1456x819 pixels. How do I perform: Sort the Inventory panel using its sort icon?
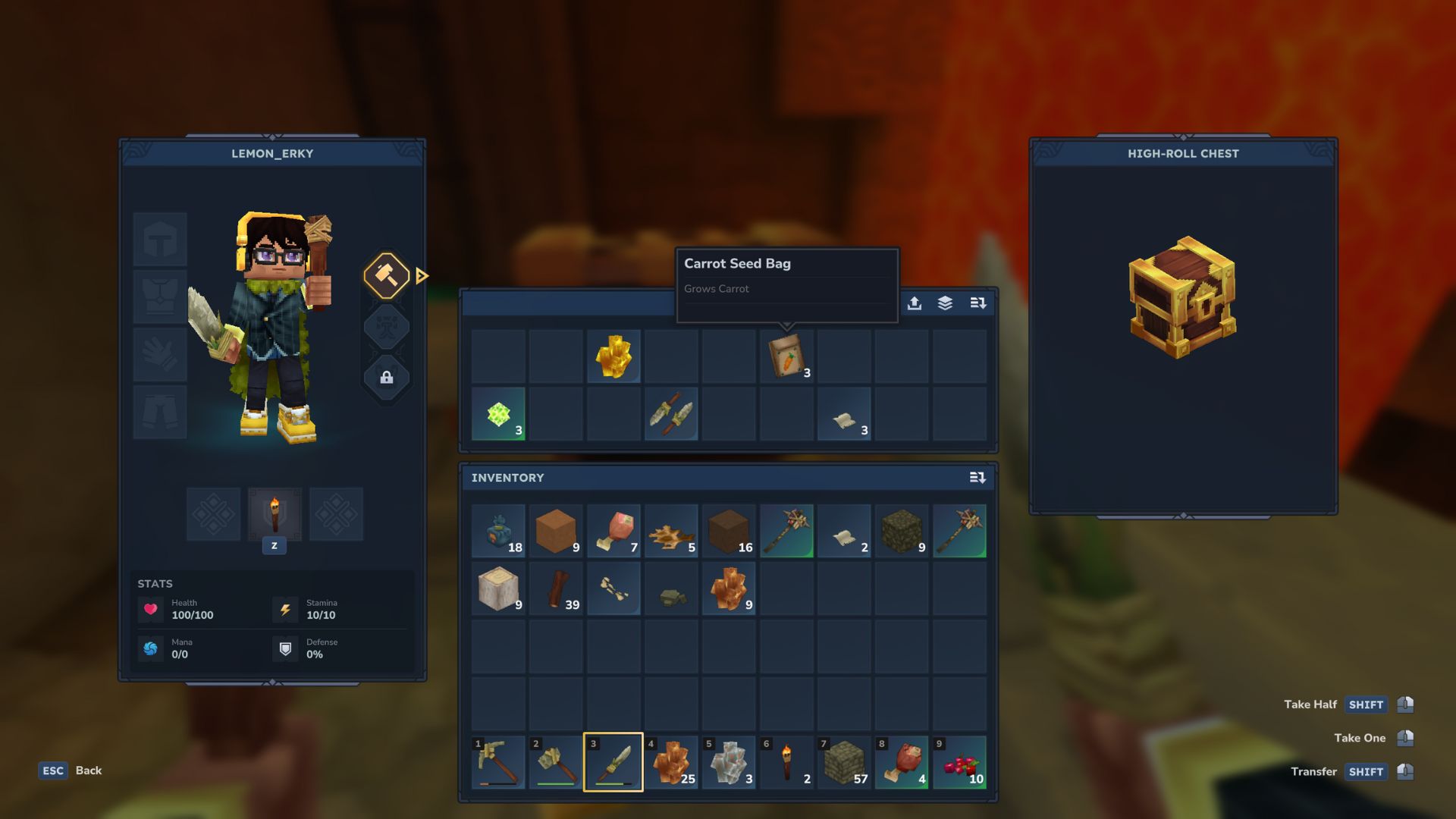[978, 478]
